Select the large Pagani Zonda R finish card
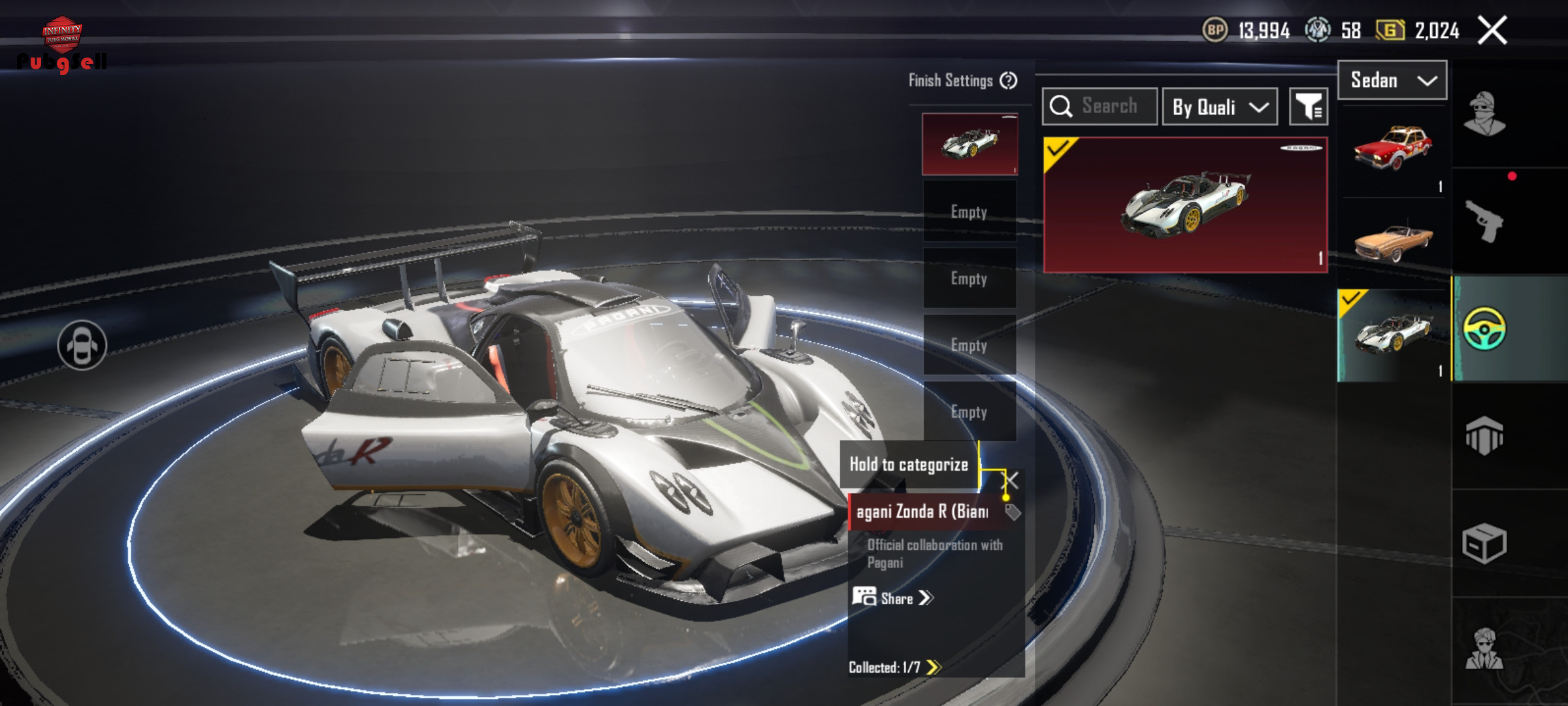The height and width of the screenshot is (706, 1568). tap(1185, 205)
